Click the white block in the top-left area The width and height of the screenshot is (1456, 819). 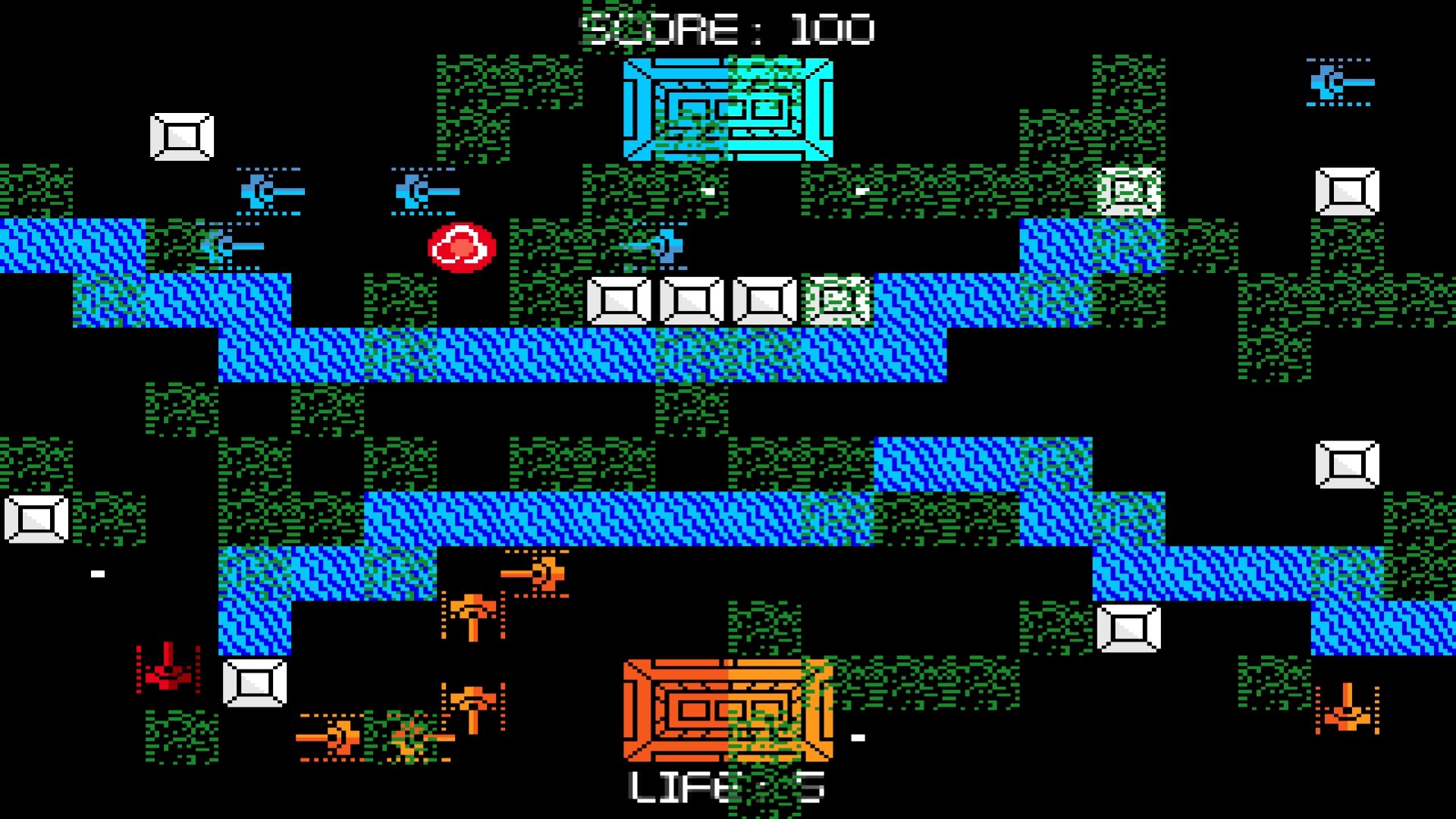tap(182, 136)
